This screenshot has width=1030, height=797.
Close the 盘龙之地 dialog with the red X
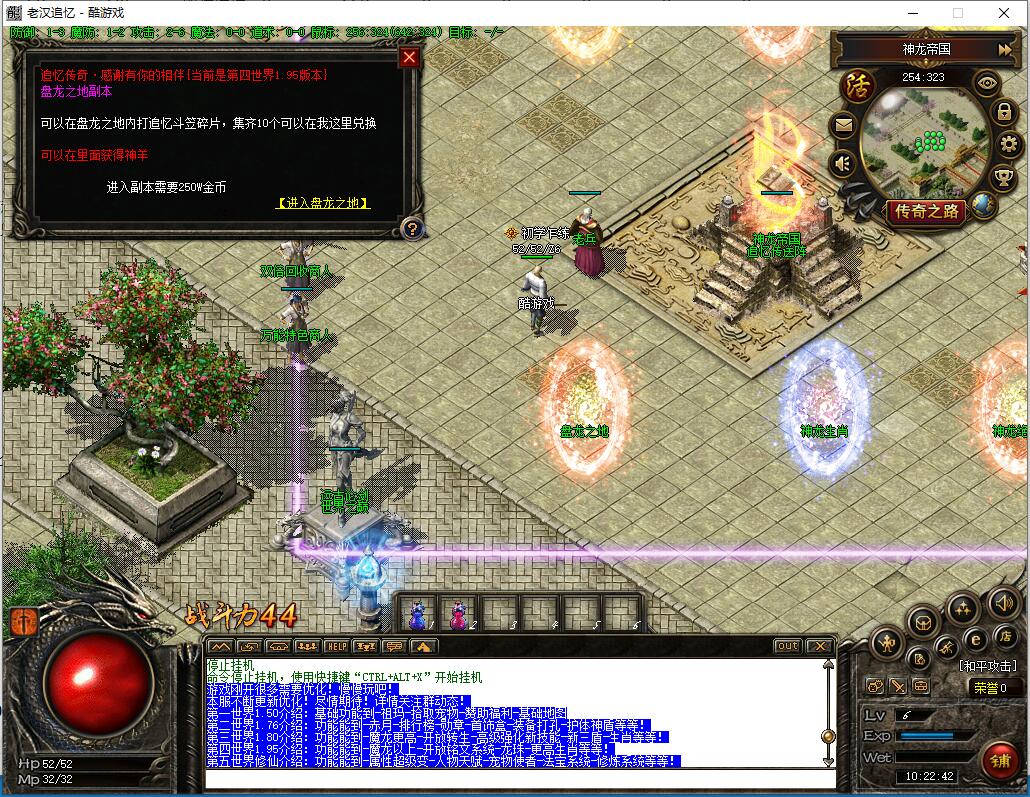(408, 57)
